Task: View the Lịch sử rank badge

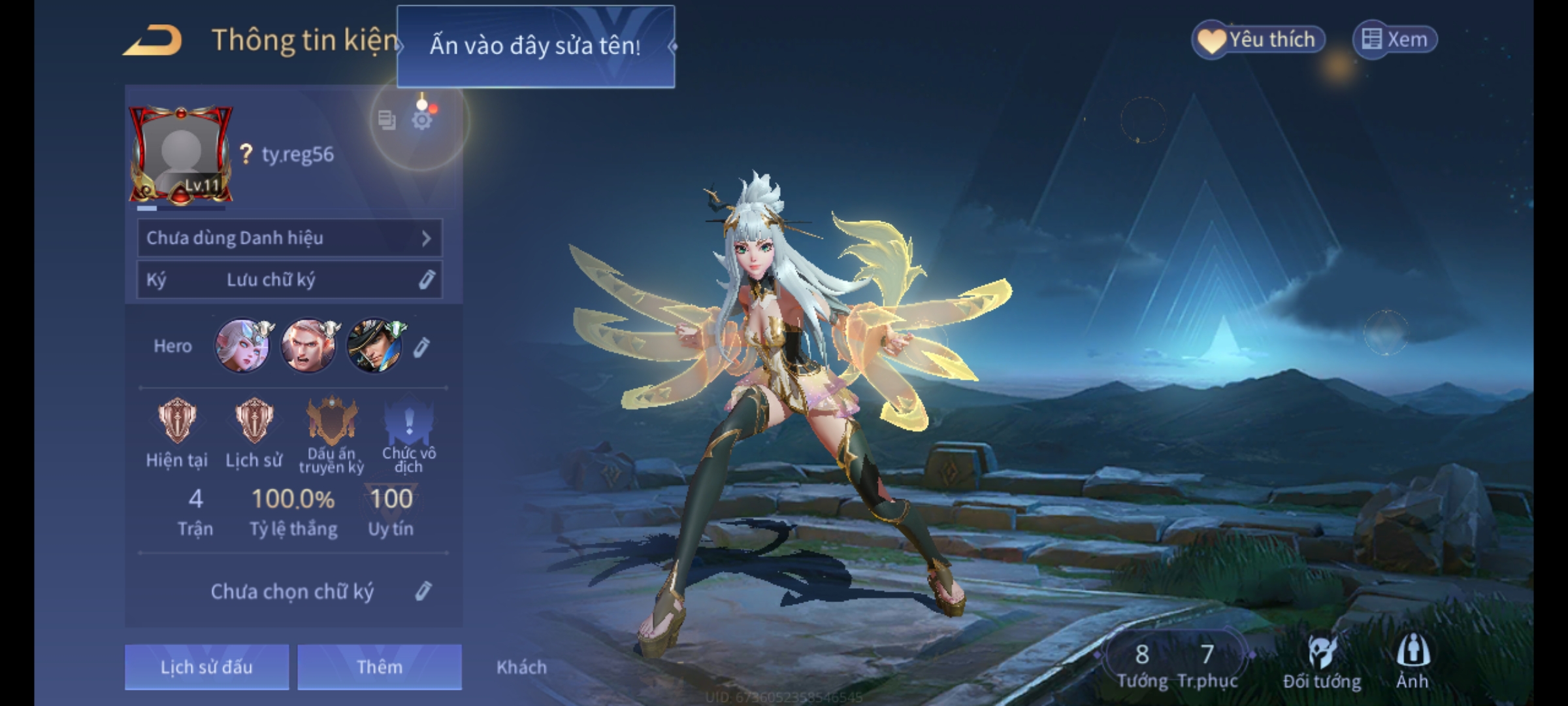Action: (x=254, y=422)
